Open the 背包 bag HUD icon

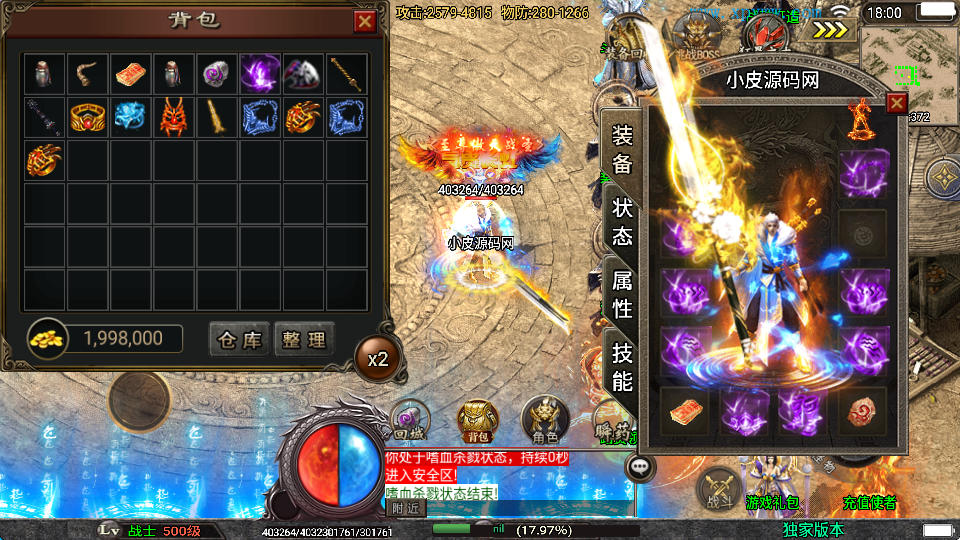pos(477,421)
